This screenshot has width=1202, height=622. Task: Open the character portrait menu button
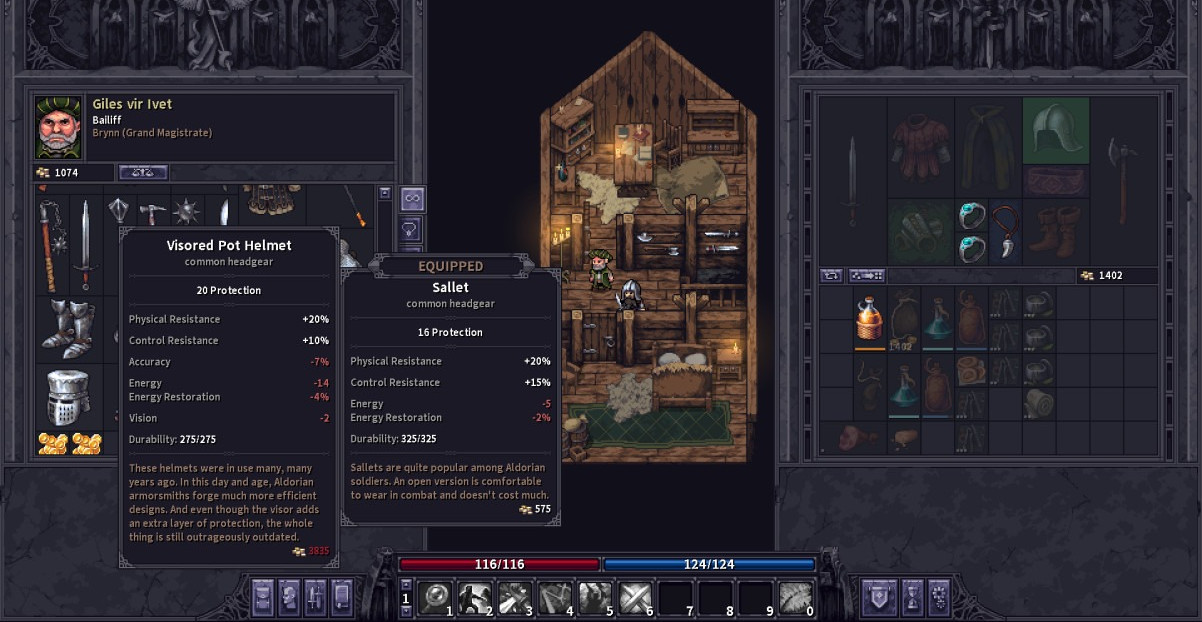pyautogui.click(x=288, y=597)
